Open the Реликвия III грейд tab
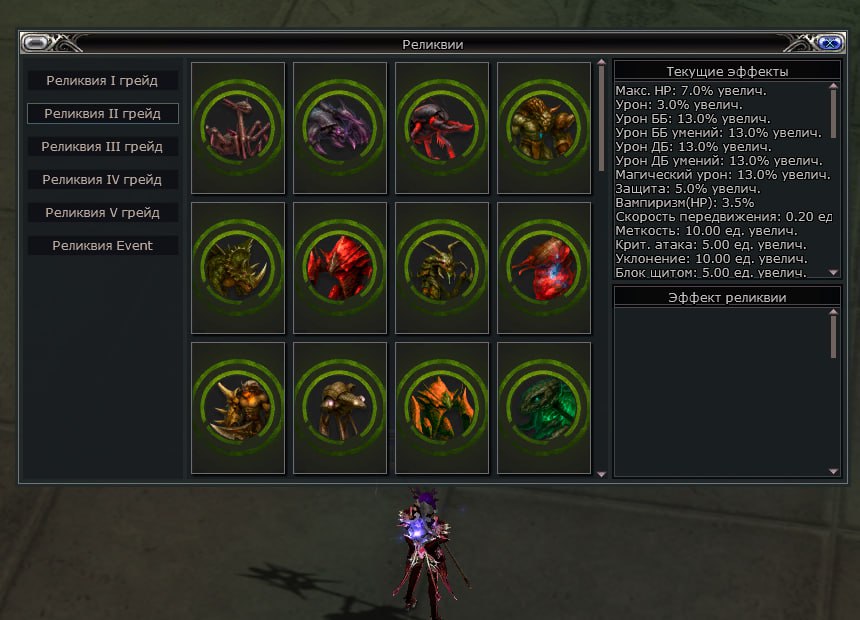The height and width of the screenshot is (620, 860). 102,146
